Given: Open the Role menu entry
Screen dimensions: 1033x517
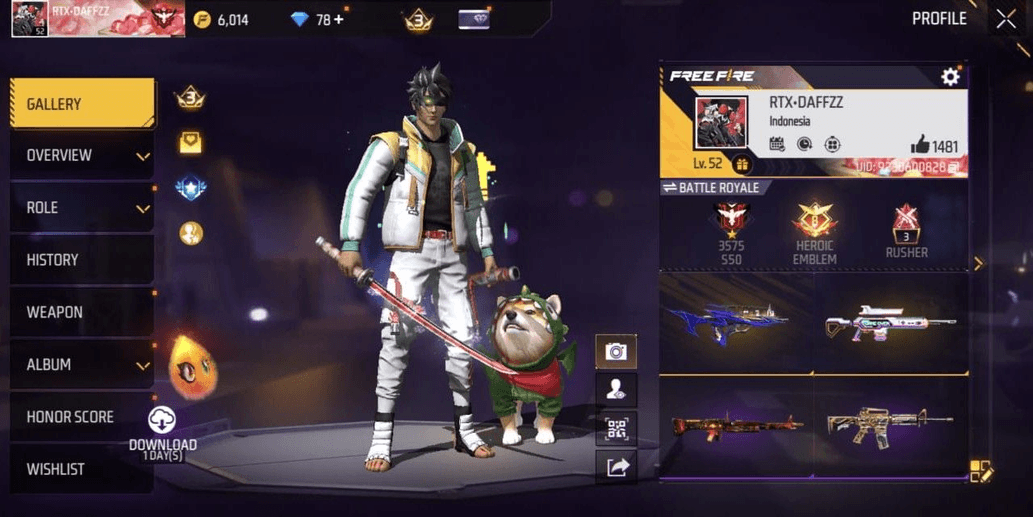Looking at the screenshot, I should pos(82,208).
